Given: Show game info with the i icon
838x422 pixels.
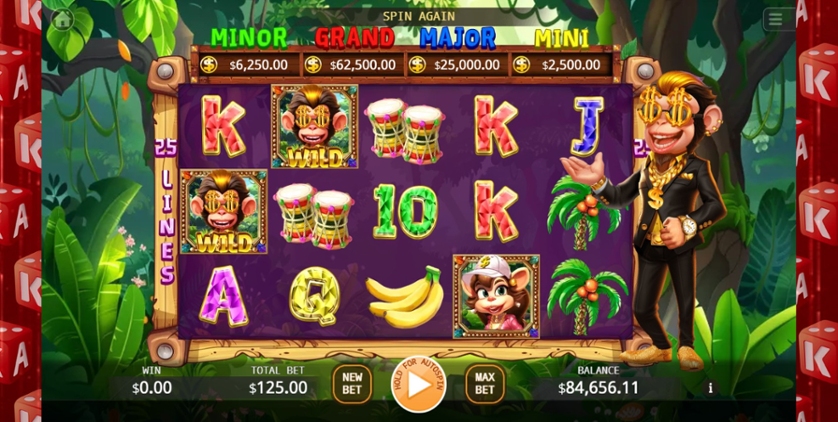Looking at the screenshot, I should pyautogui.click(x=710, y=388).
